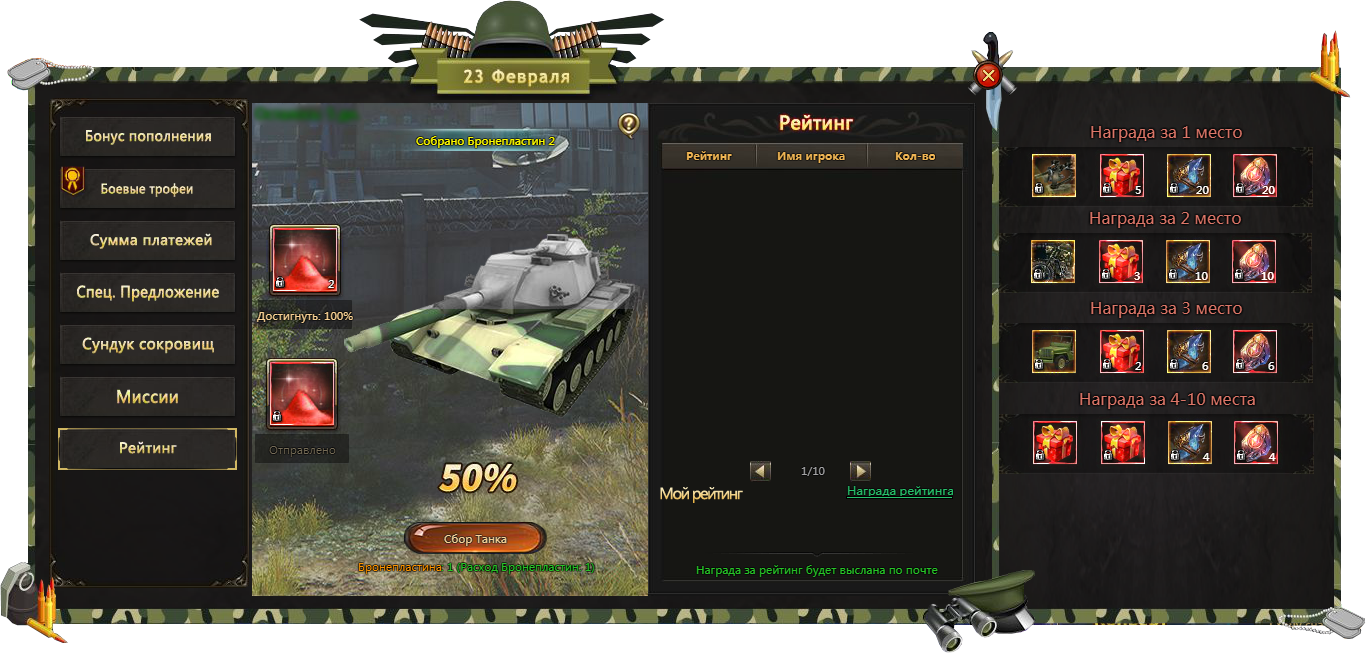Inspect the tank reward for 1st place
The height and width of the screenshot is (653, 1369).
click(1054, 176)
